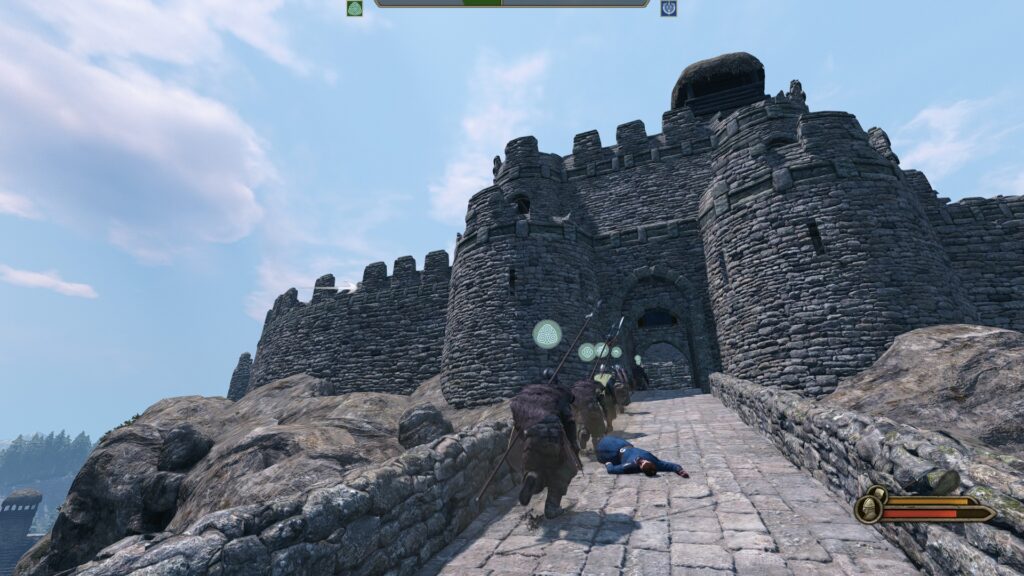Click the blue faction banner icon

click(668, 8)
